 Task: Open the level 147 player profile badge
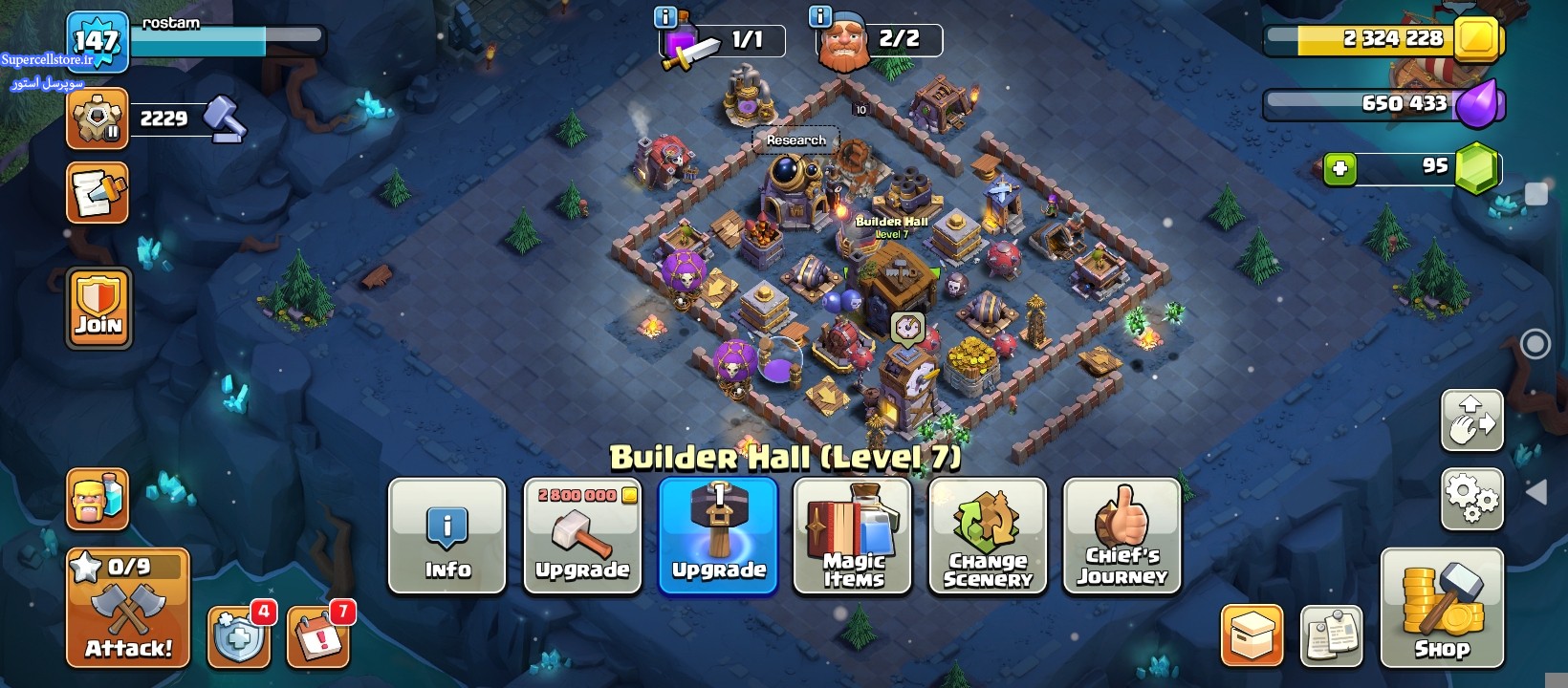click(x=98, y=42)
